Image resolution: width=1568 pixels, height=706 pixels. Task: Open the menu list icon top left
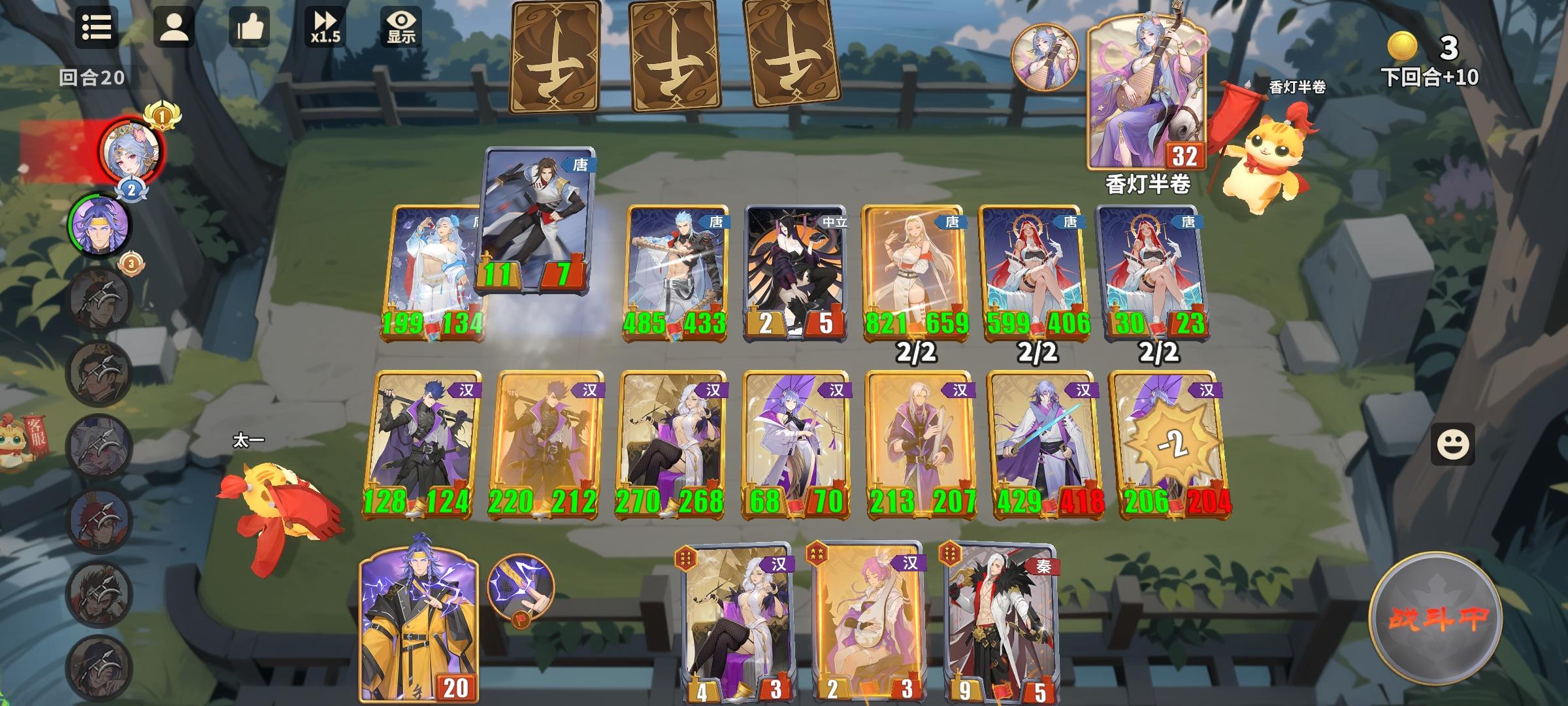coord(97,29)
